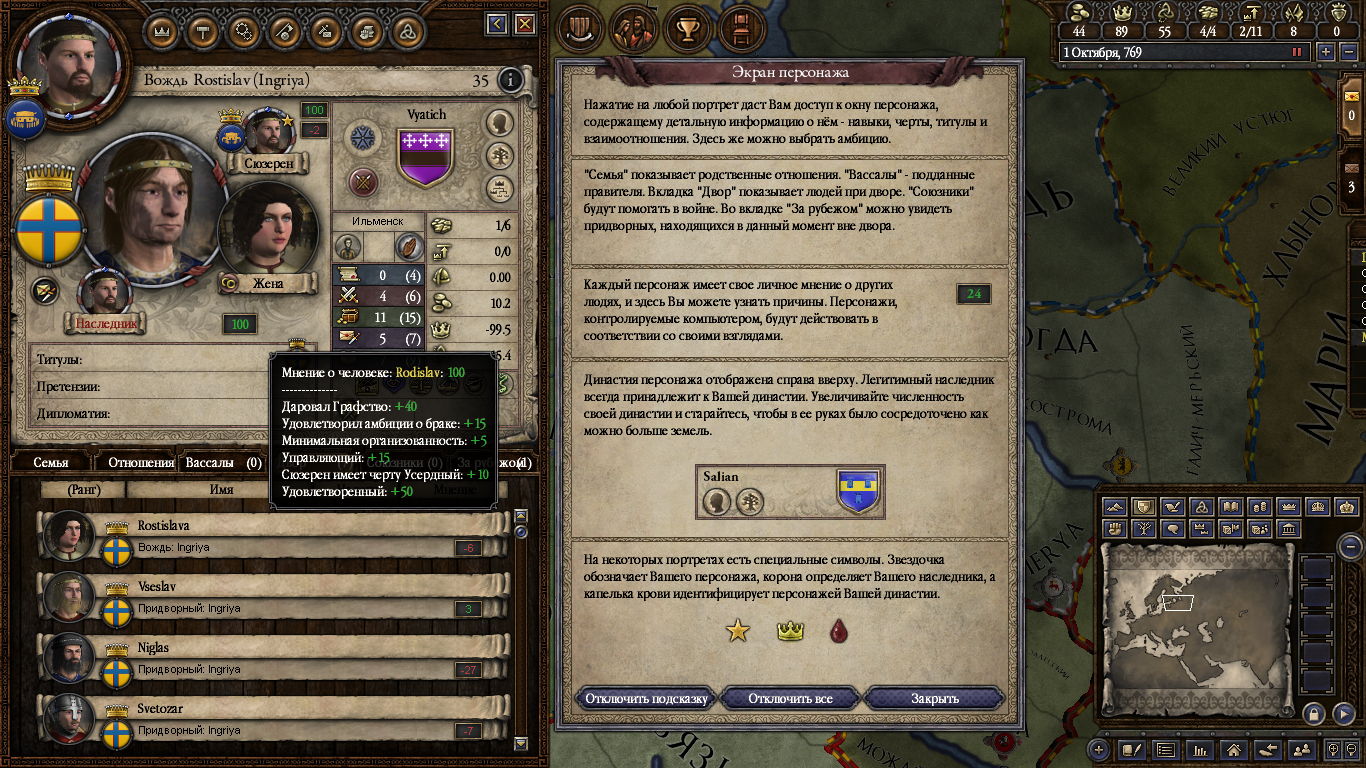
Task: Go back using the arrow button
Action: (x=497, y=24)
